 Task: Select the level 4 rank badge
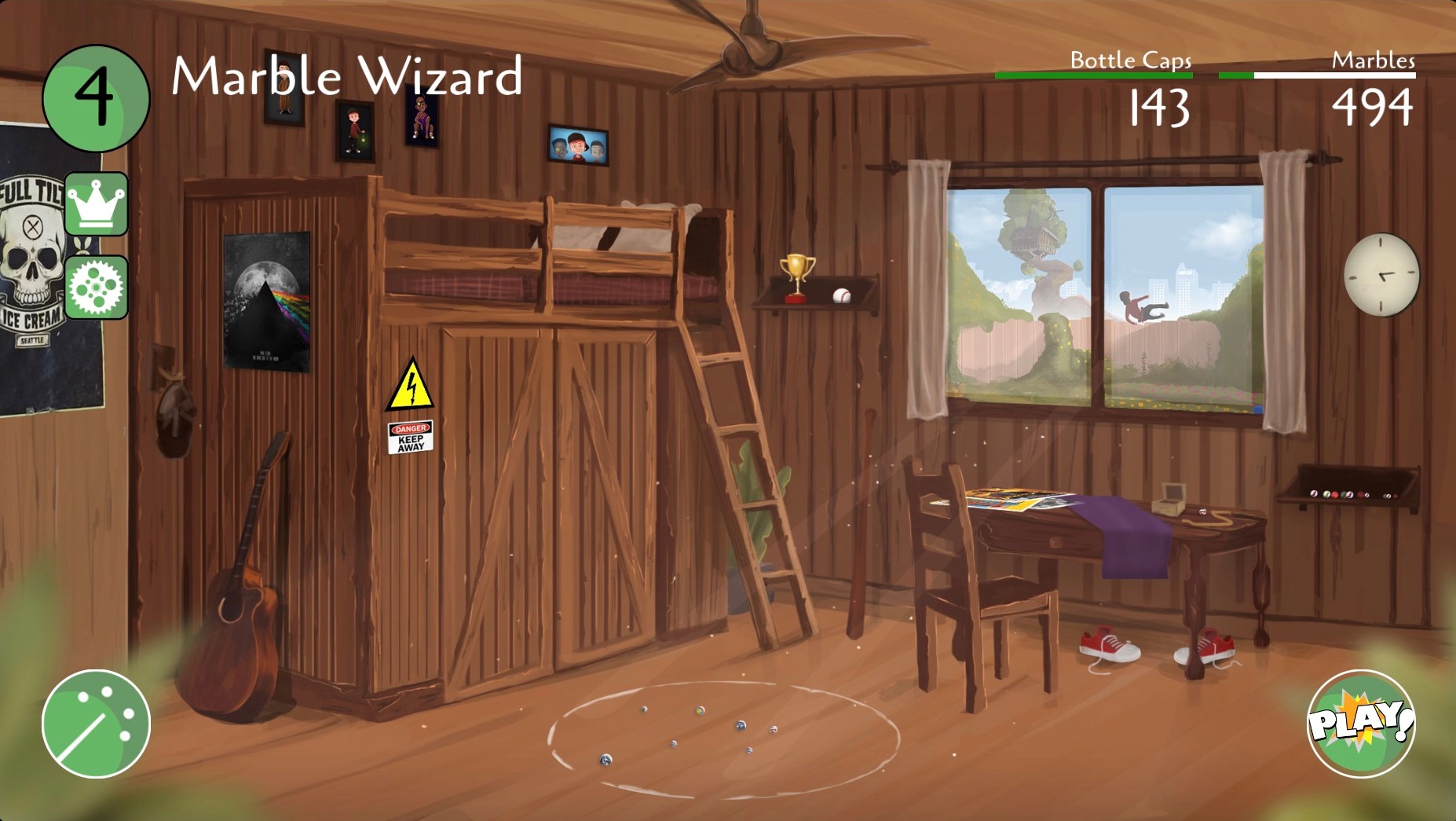point(96,98)
